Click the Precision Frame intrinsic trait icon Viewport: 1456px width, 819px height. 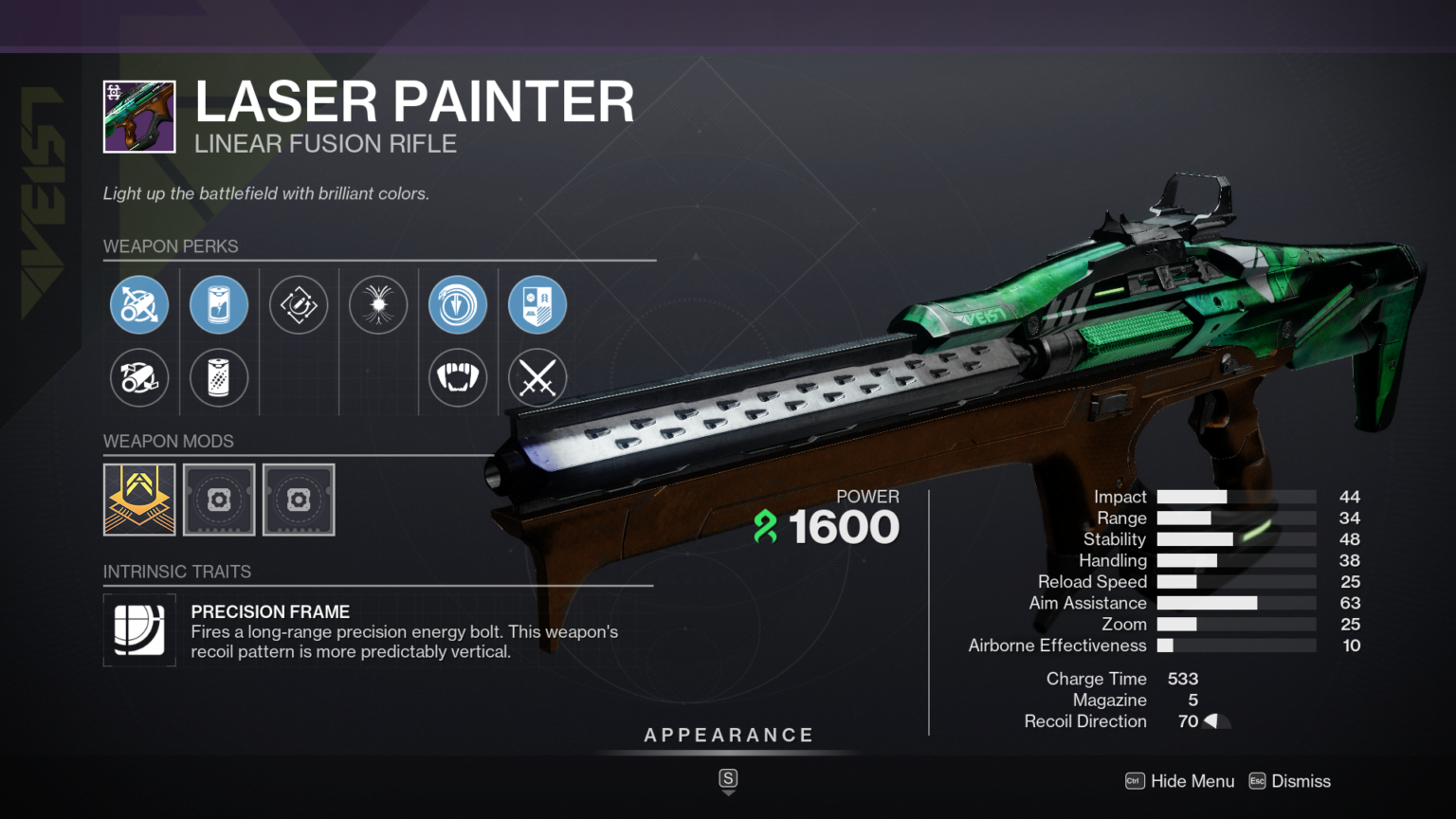(139, 629)
